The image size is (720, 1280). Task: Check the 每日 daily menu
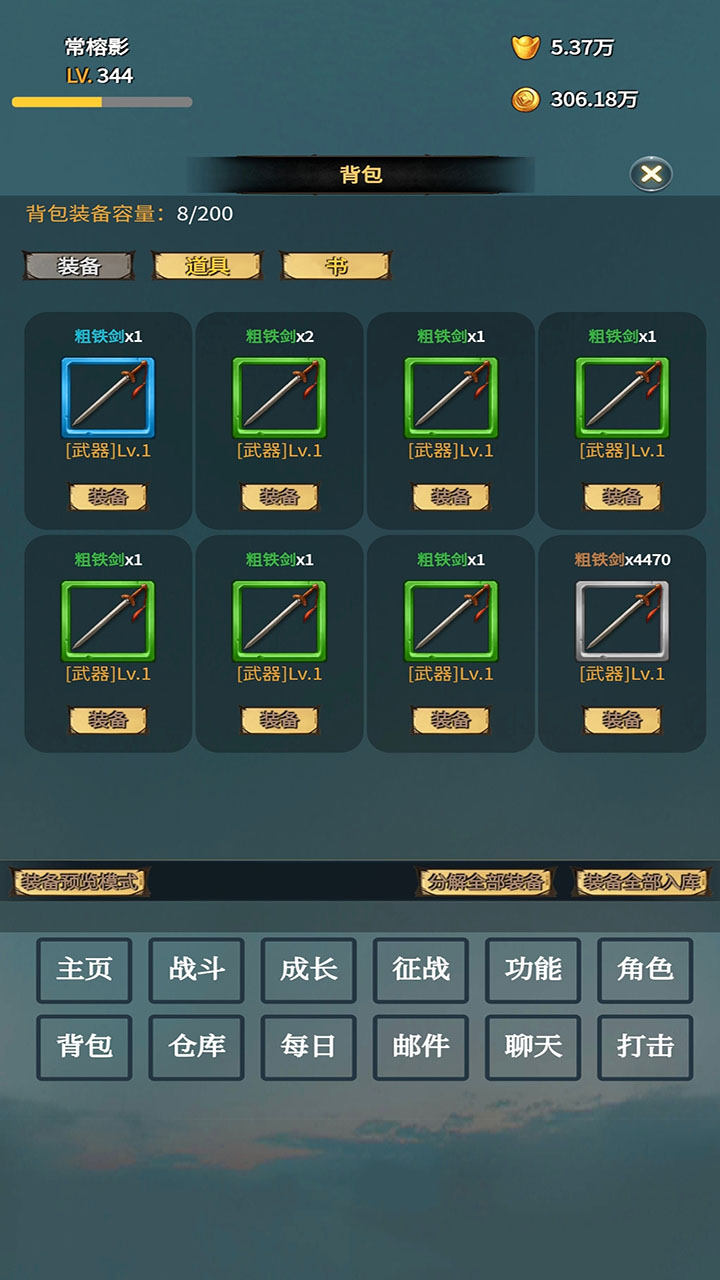pyautogui.click(x=309, y=1047)
